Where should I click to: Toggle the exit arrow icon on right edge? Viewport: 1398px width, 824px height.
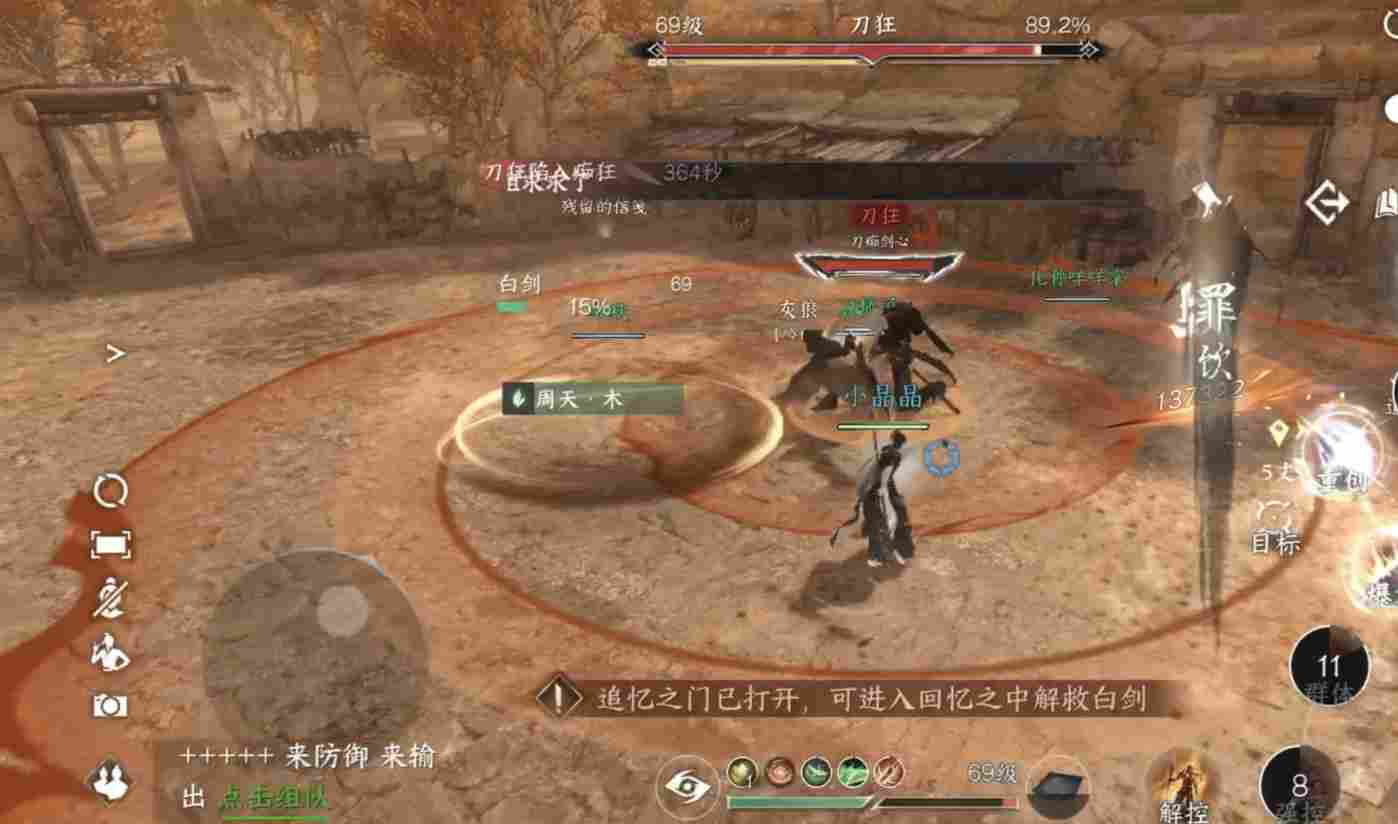[1327, 203]
